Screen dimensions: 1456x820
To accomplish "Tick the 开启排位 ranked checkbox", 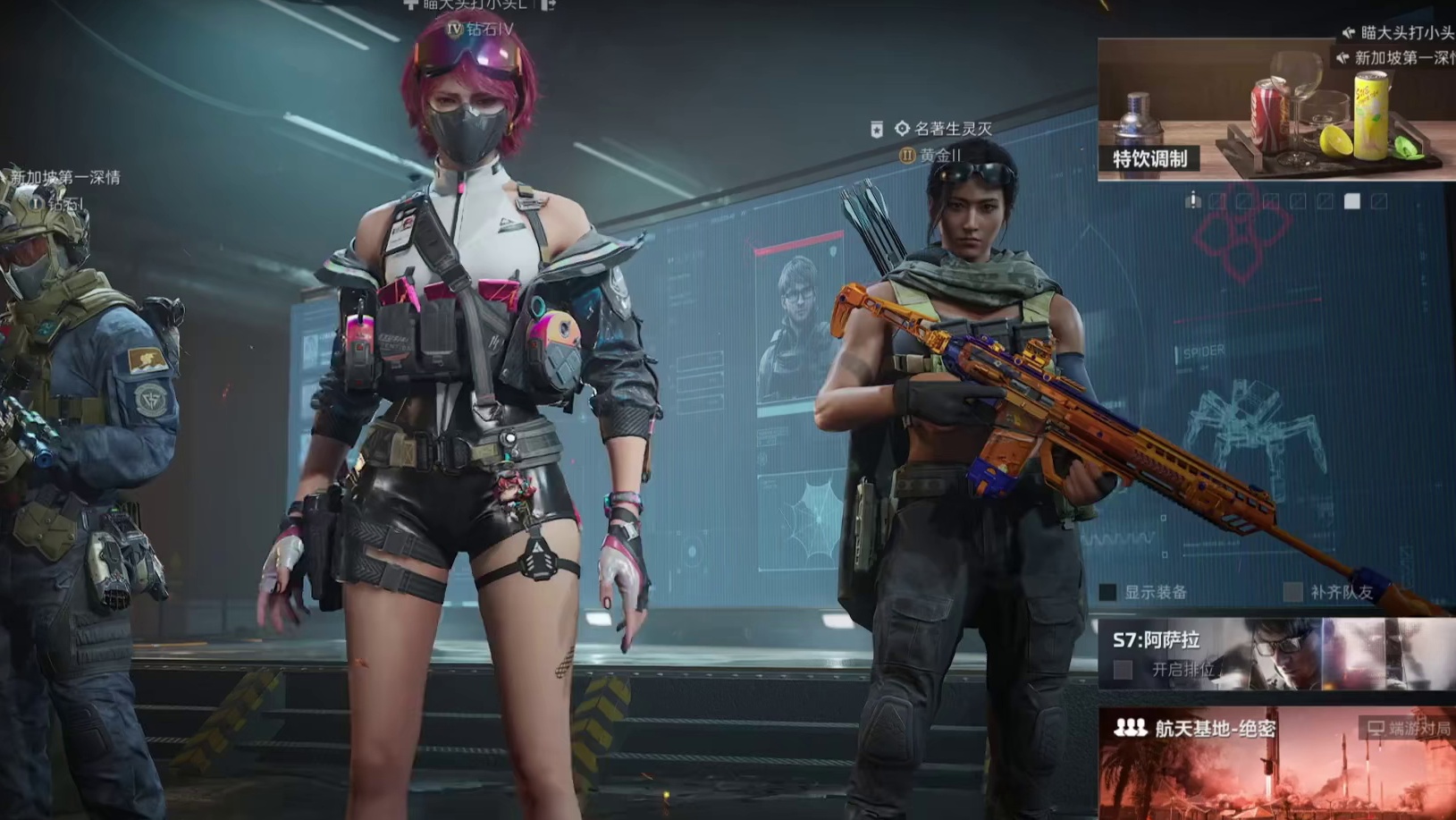I will [x=1124, y=669].
